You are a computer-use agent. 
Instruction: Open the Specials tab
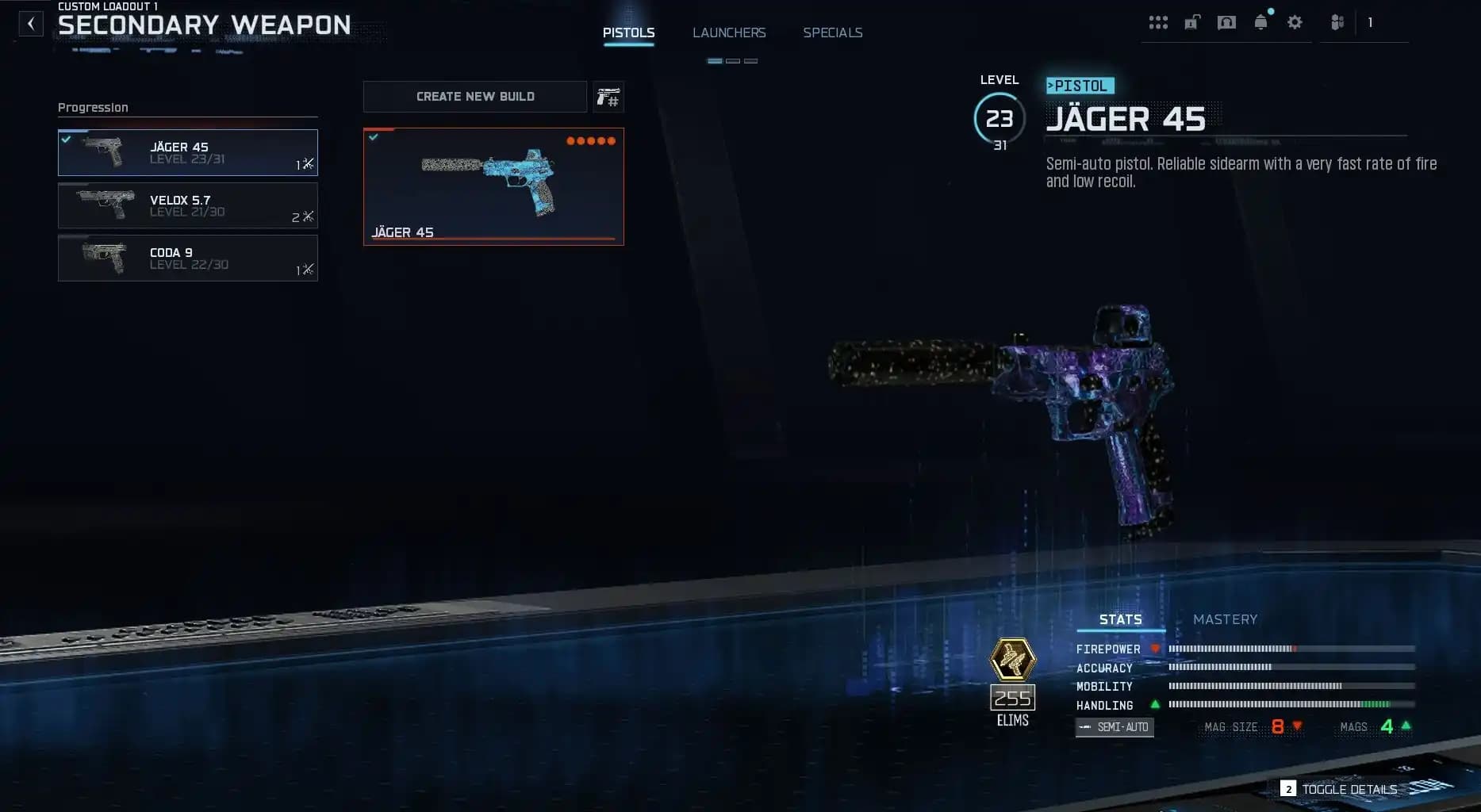(x=833, y=33)
